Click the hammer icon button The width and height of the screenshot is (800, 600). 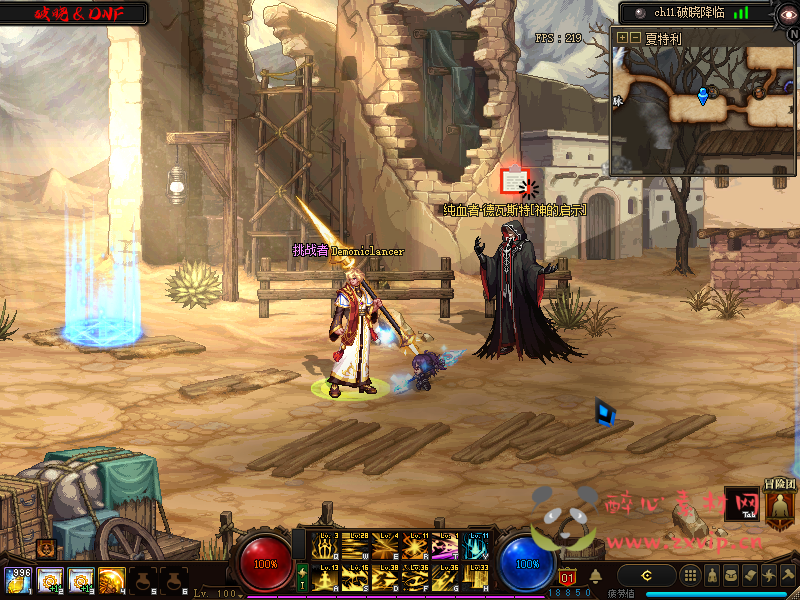788,576
